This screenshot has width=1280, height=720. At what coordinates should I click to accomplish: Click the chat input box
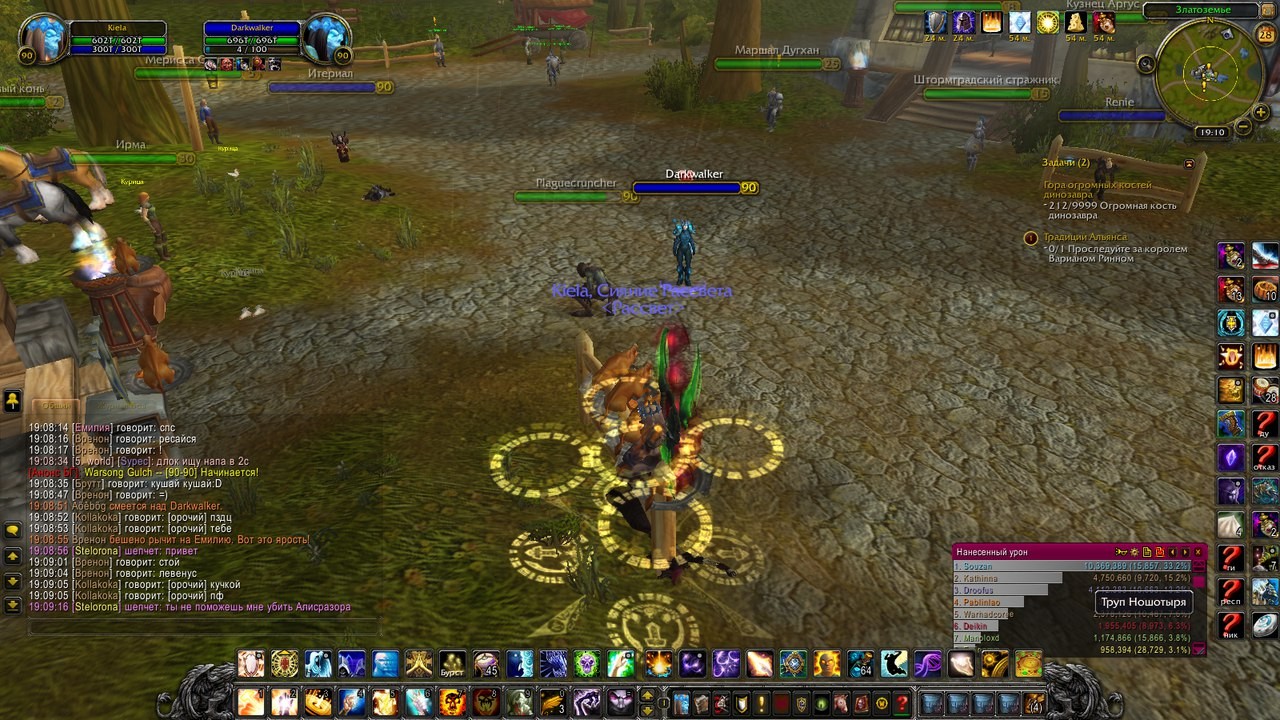point(200,627)
